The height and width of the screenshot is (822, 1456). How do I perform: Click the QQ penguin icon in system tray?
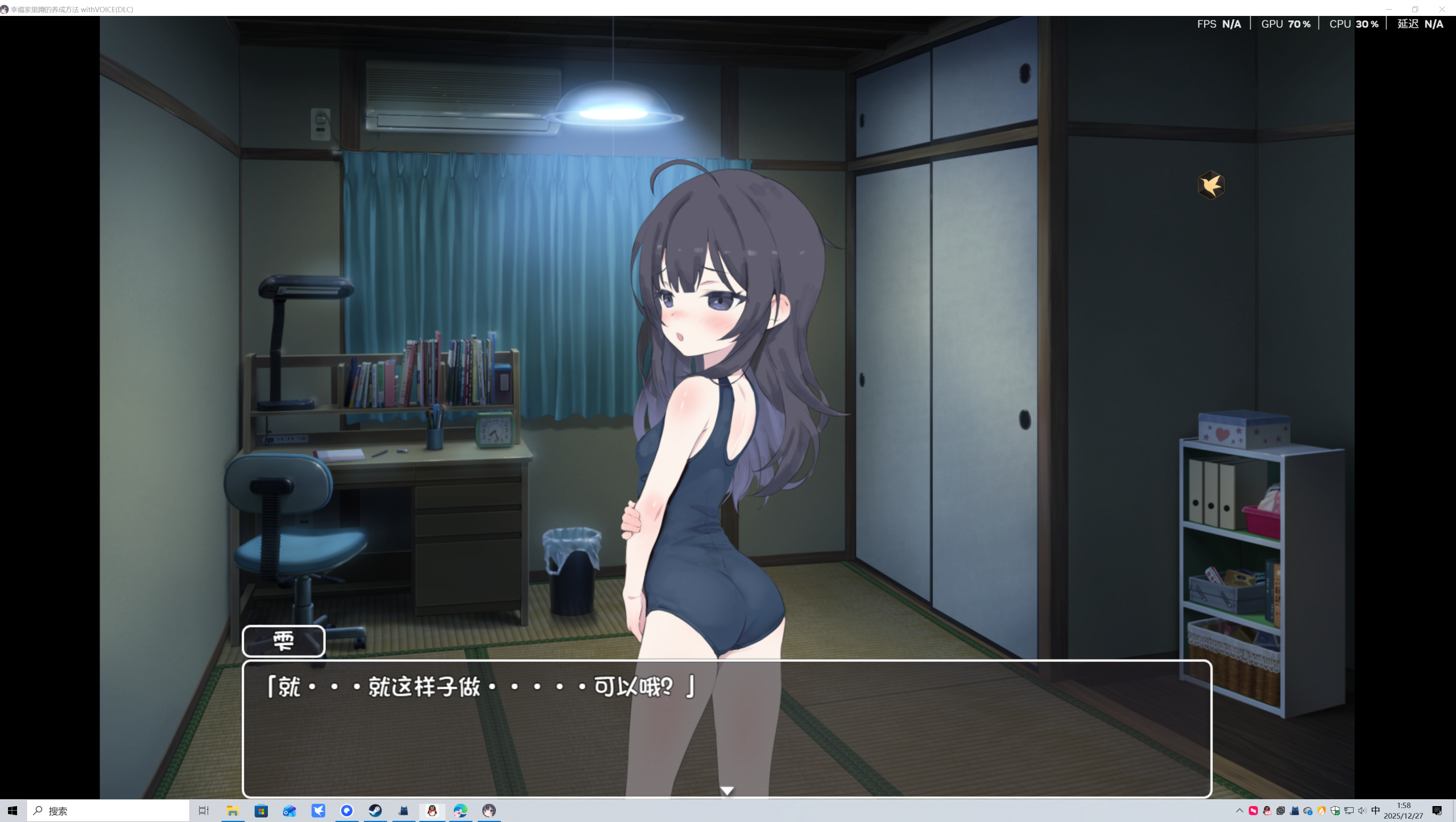point(1267,811)
